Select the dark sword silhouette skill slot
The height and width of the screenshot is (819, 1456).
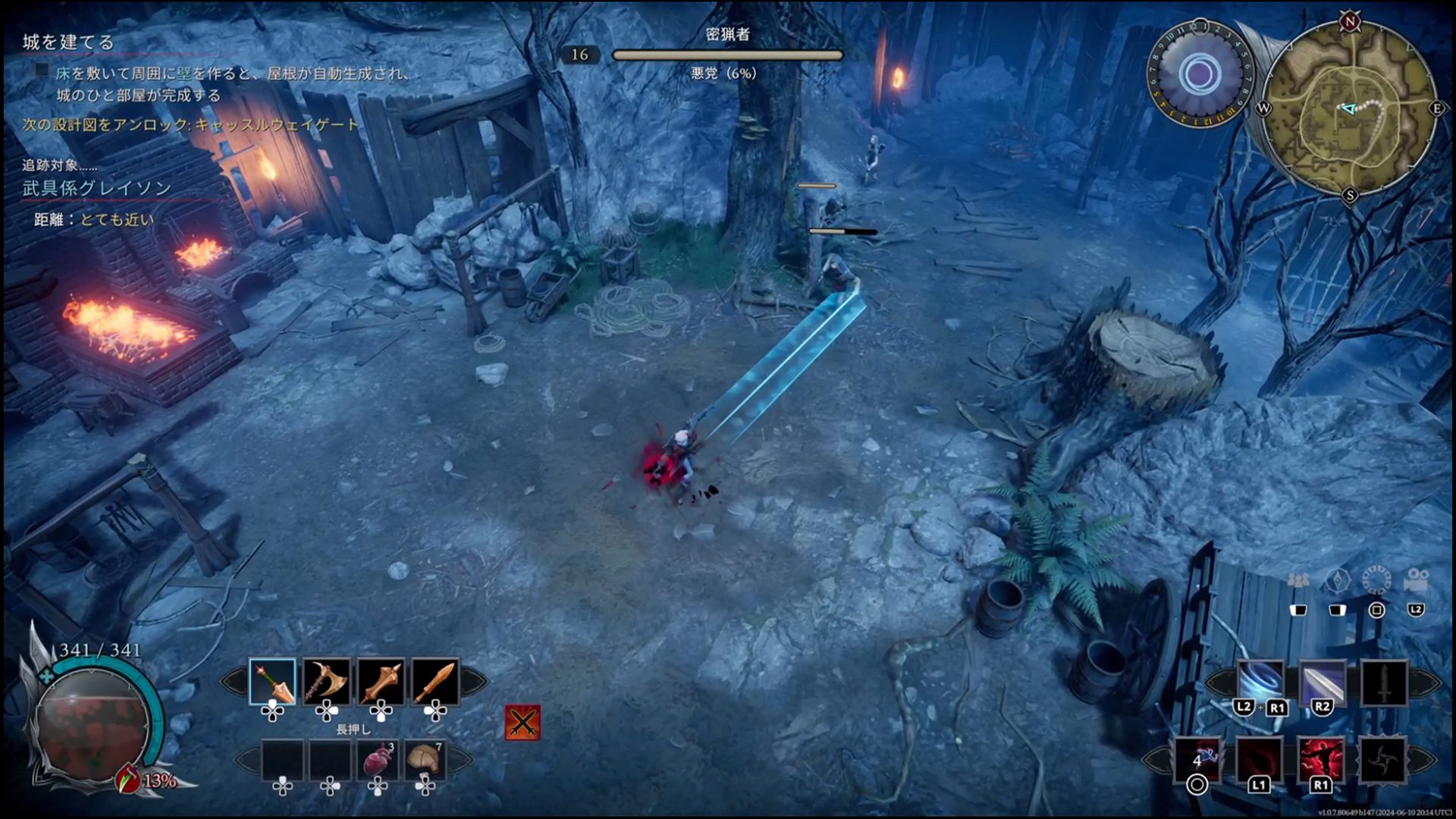click(1384, 682)
